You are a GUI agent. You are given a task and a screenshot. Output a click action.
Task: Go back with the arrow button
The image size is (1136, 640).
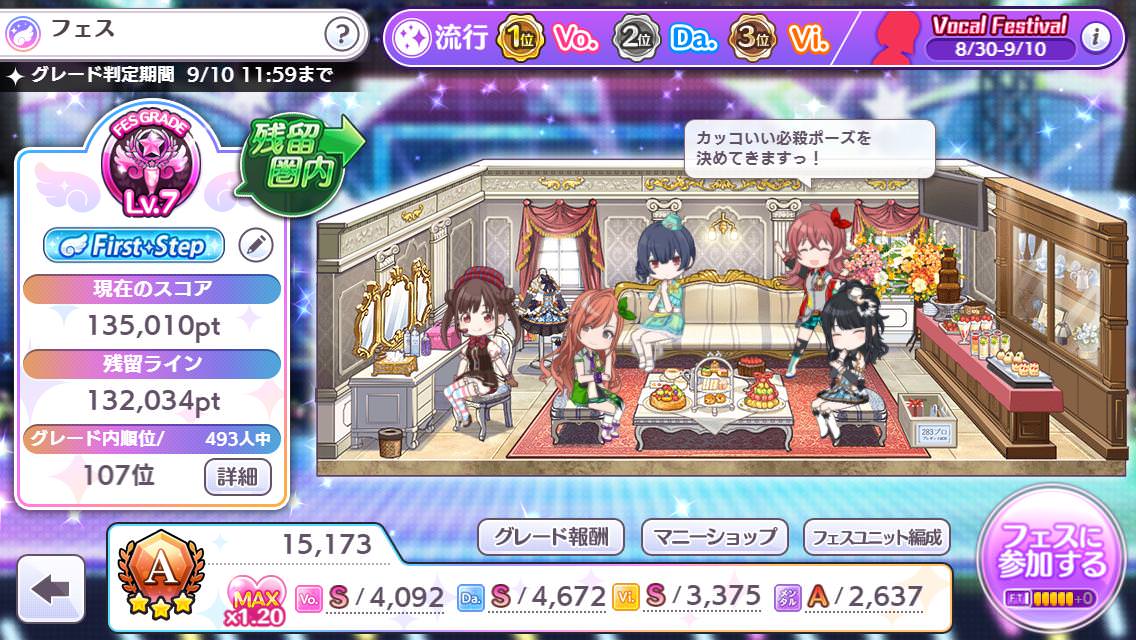coord(50,589)
